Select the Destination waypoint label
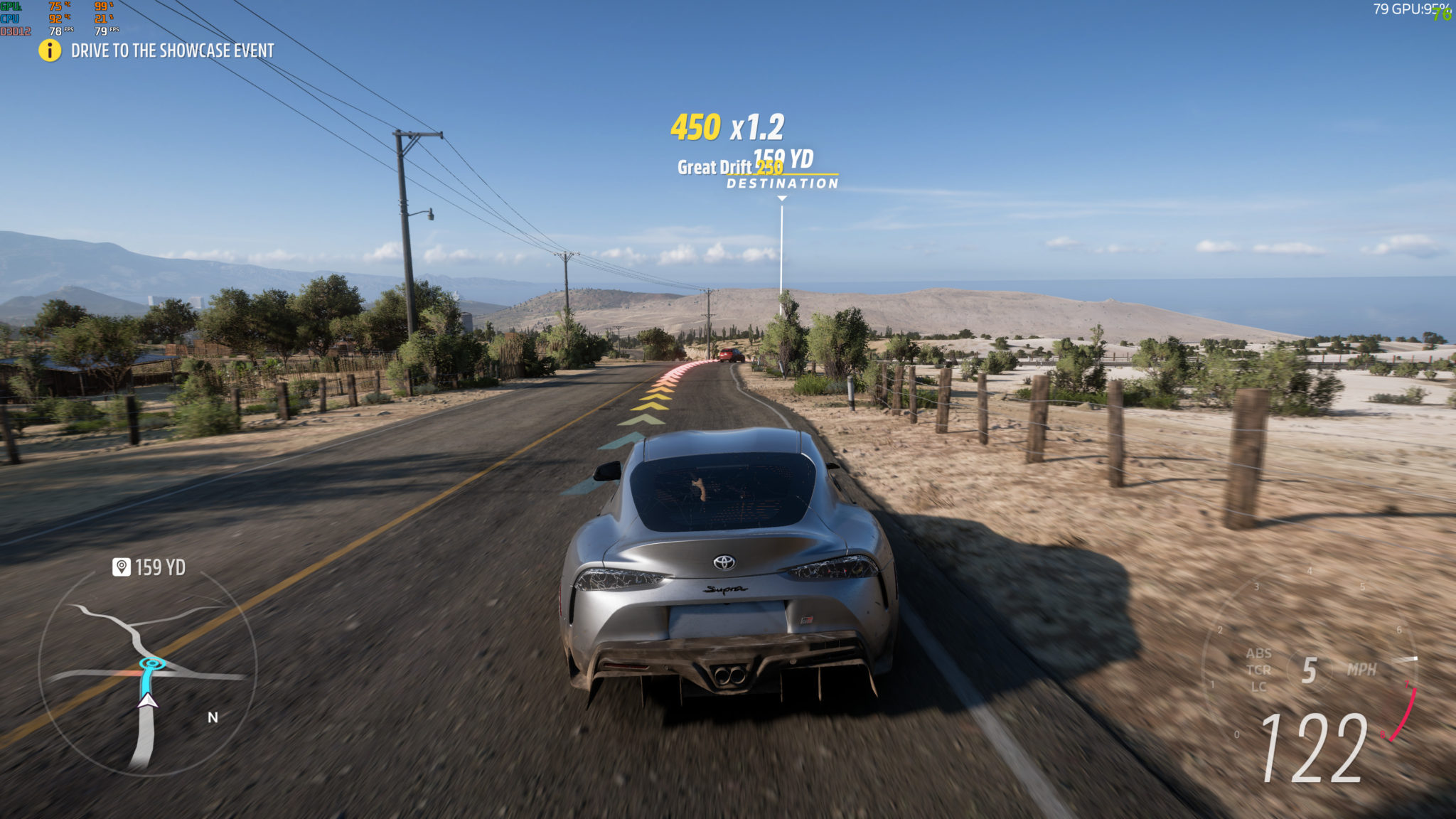 (782, 183)
